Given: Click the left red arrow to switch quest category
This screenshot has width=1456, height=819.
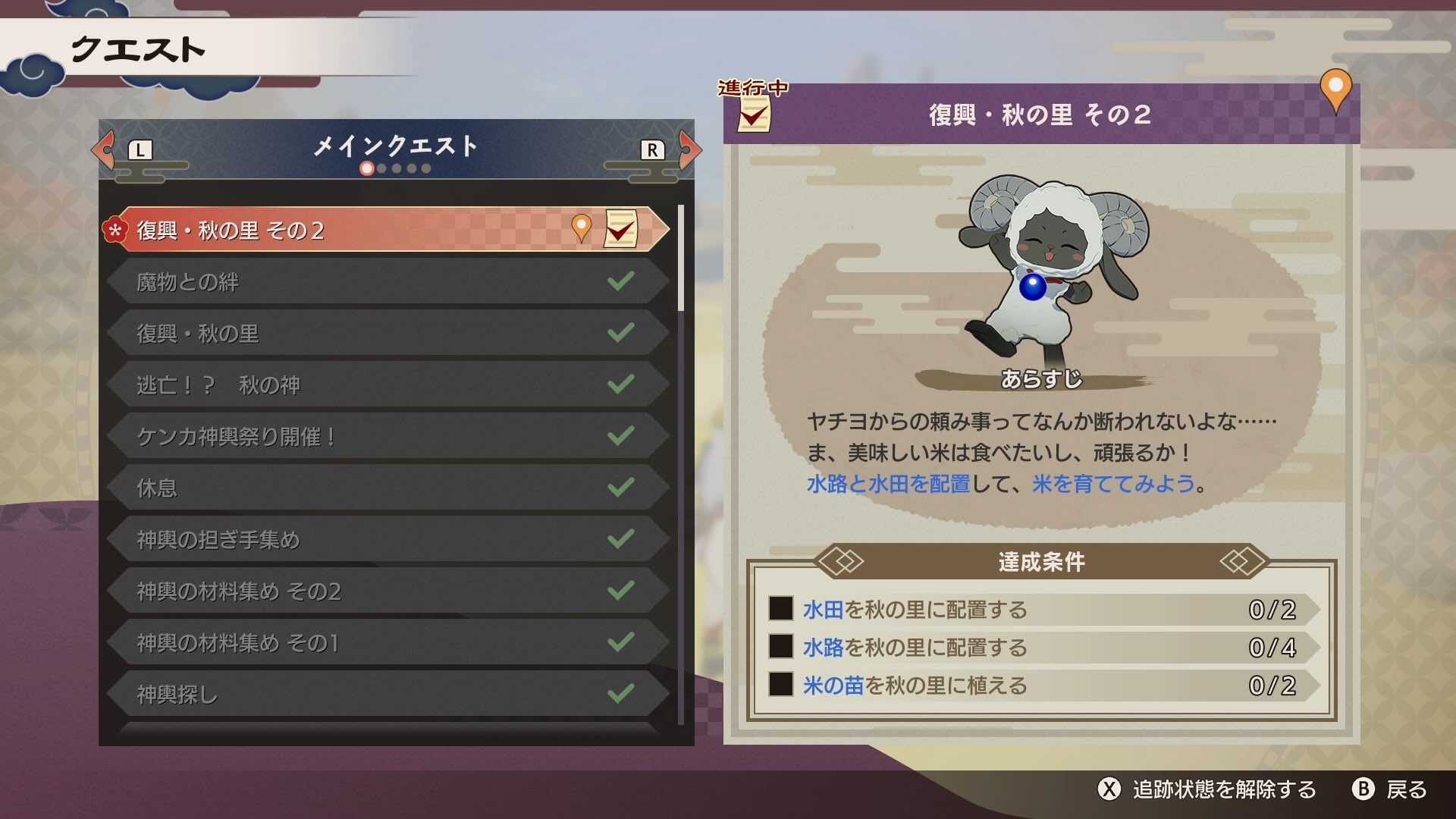Looking at the screenshot, I should (102, 150).
